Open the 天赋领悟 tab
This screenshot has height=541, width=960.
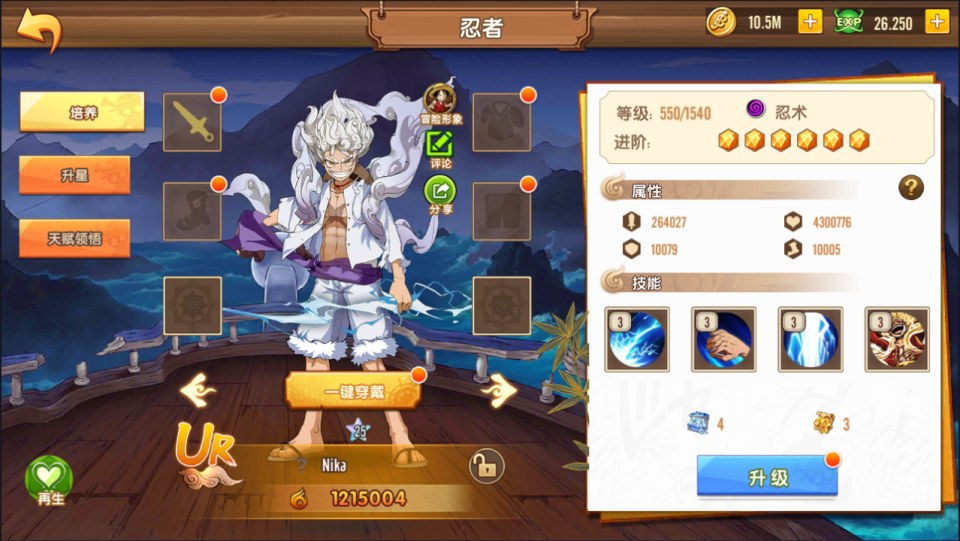tap(75, 238)
